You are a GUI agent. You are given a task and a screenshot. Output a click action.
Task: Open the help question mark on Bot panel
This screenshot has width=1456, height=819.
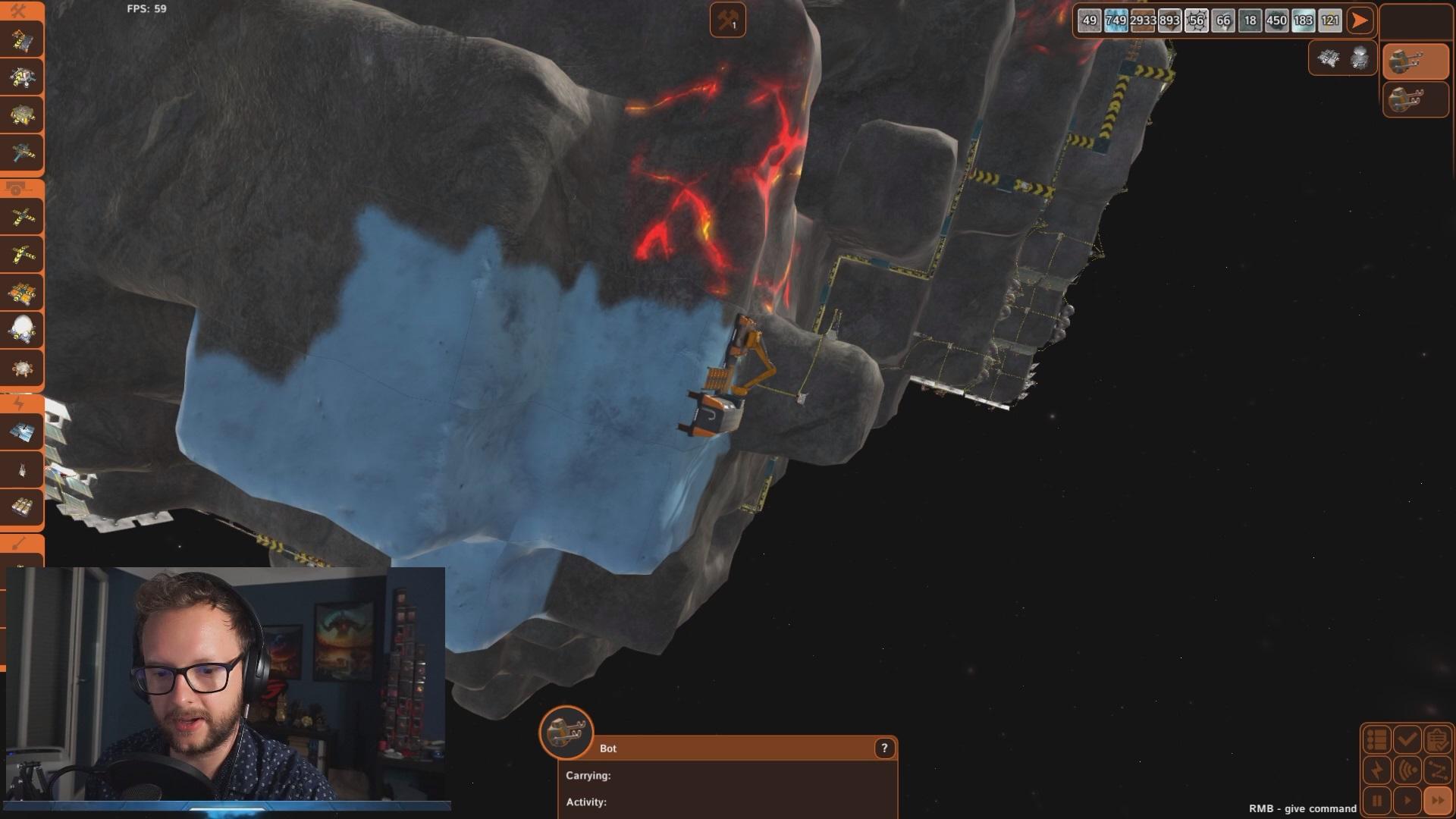click(884, 748)
